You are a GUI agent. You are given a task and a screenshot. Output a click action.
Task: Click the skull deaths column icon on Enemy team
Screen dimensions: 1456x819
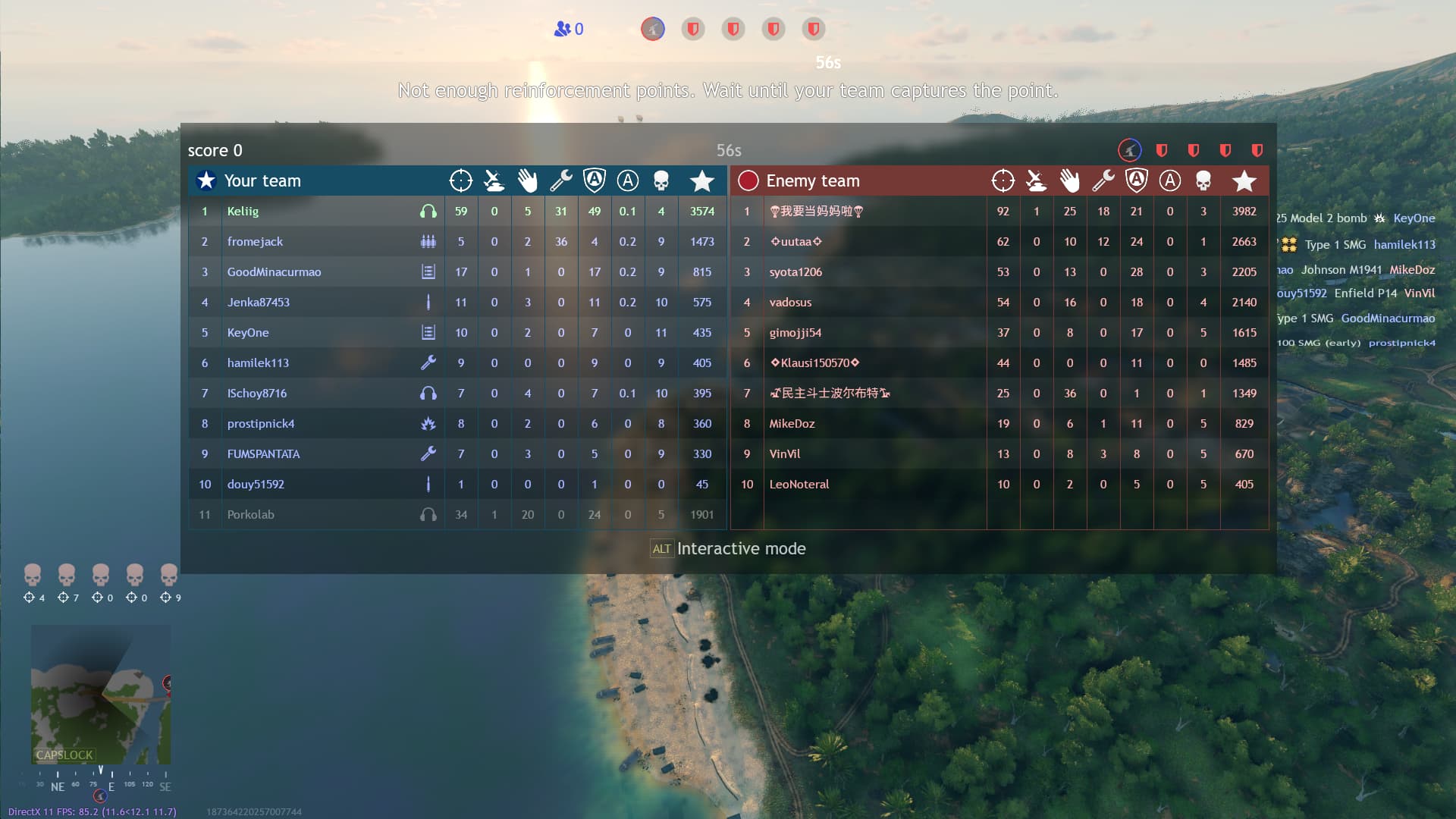(1203, 180)
